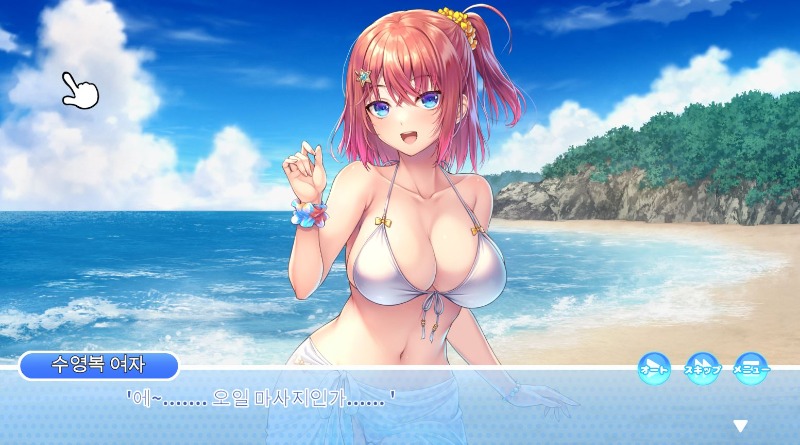The image size is (800, 445).
Task: Enable auto-play with the オート button
Action: pos(654,368)
